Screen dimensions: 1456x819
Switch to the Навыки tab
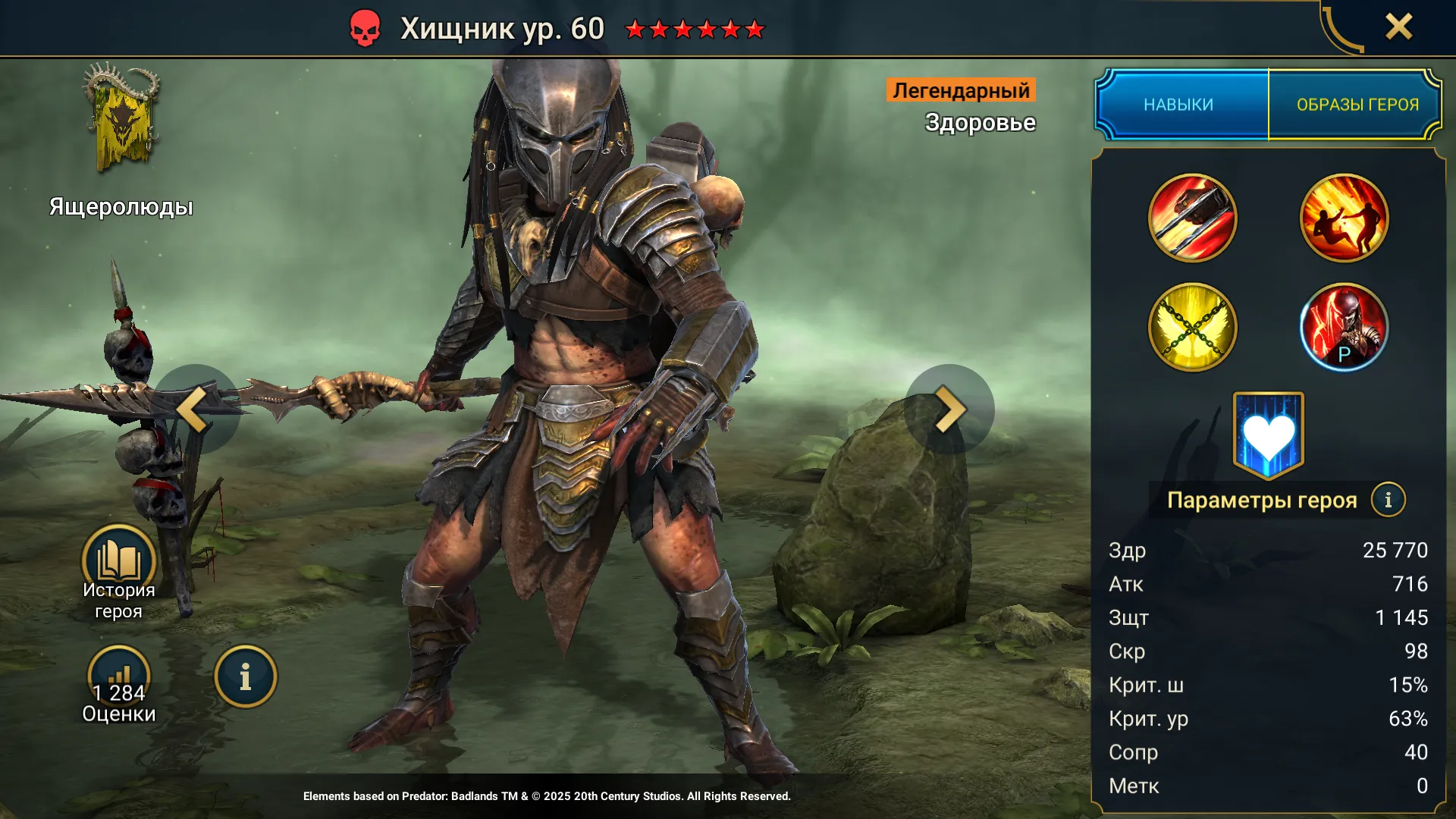(x=1179, y=105)
